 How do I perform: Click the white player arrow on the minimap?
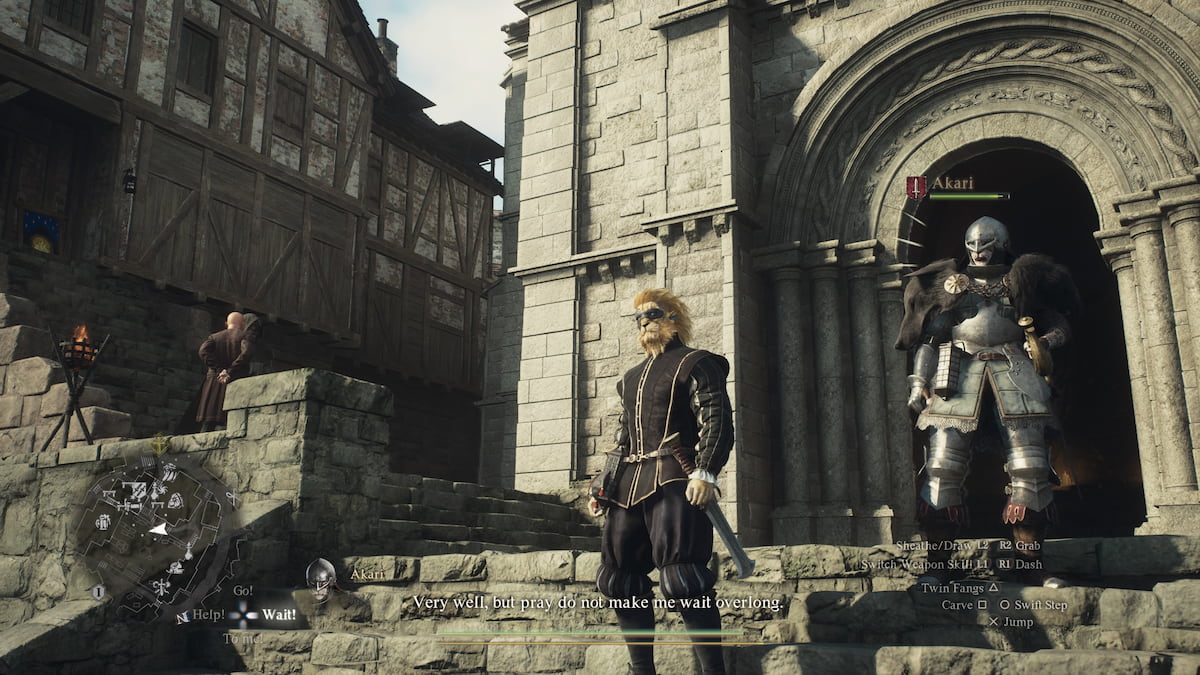pyautogui.click(x=158, y=527)
